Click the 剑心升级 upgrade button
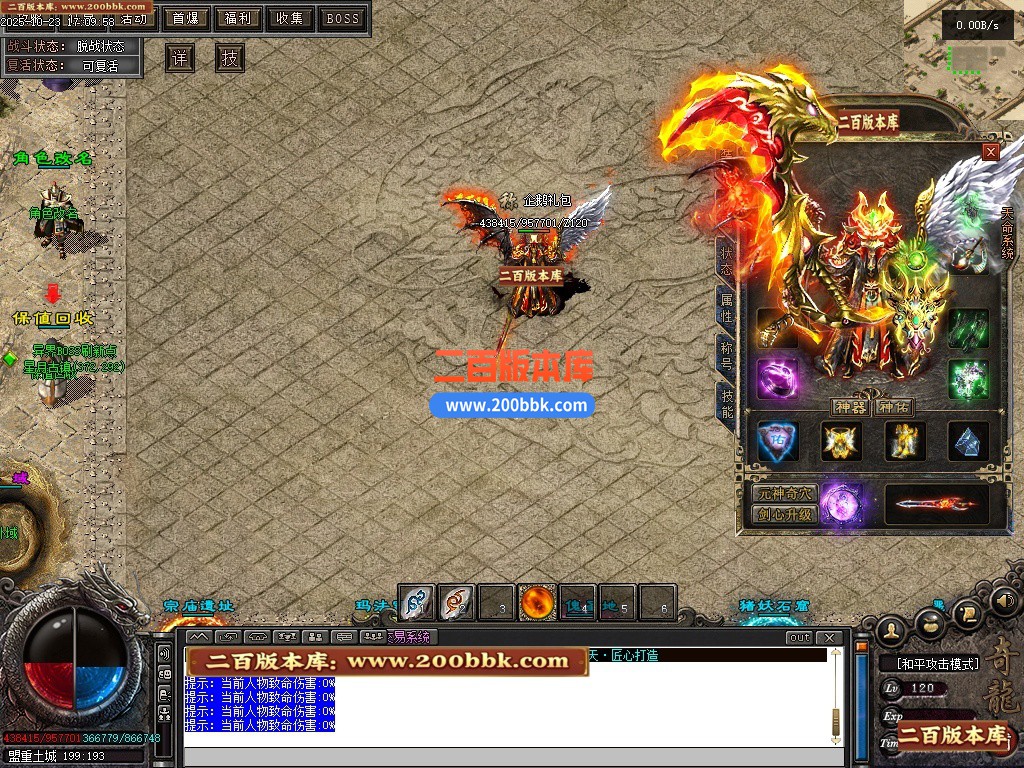Viewport: 1024px width, 768px height. [x=785, y=515]
